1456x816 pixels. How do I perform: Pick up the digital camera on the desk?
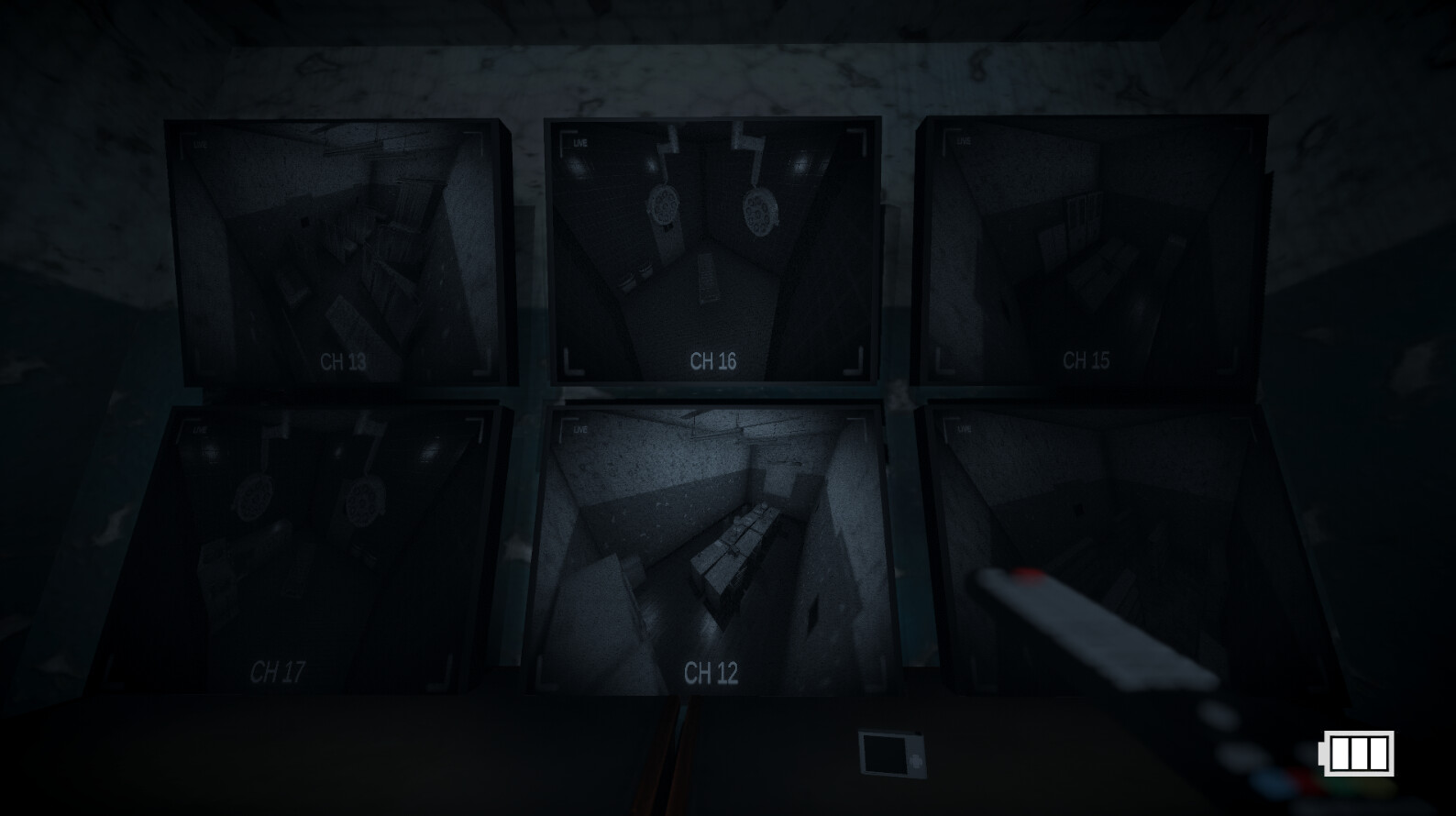(x=890, y=754)
